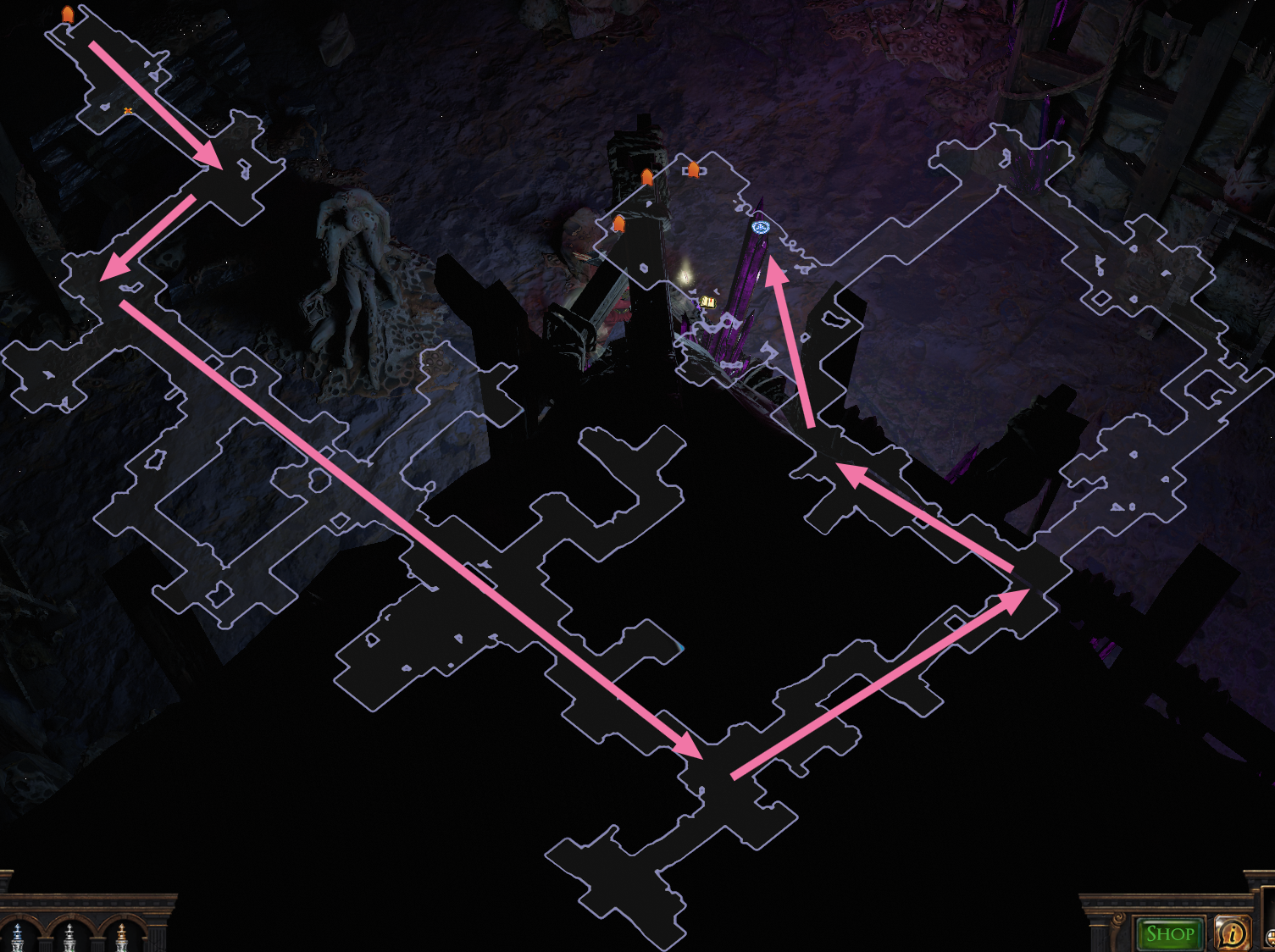The image size is (1275, 952).
Task: Click the blue waypoint marker on the map
Action: coord(760,227)
